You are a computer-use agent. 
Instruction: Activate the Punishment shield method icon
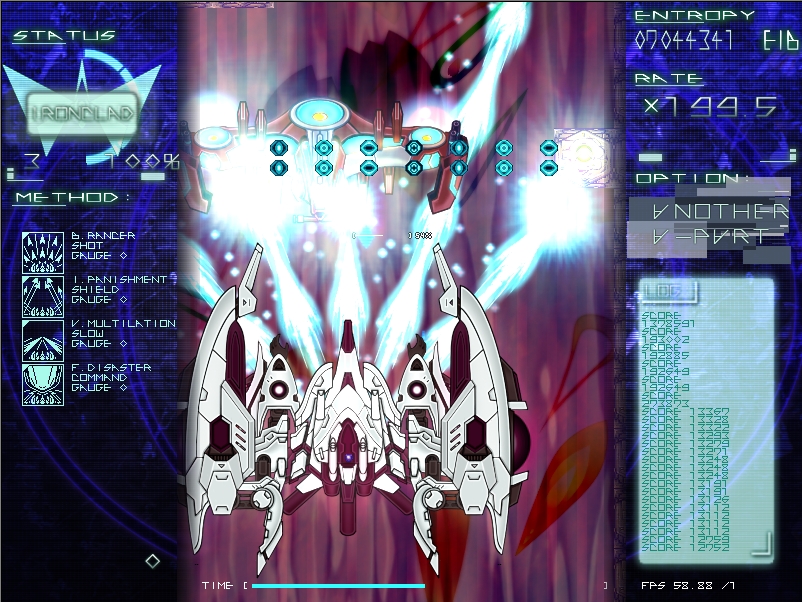tap(43, 296)
